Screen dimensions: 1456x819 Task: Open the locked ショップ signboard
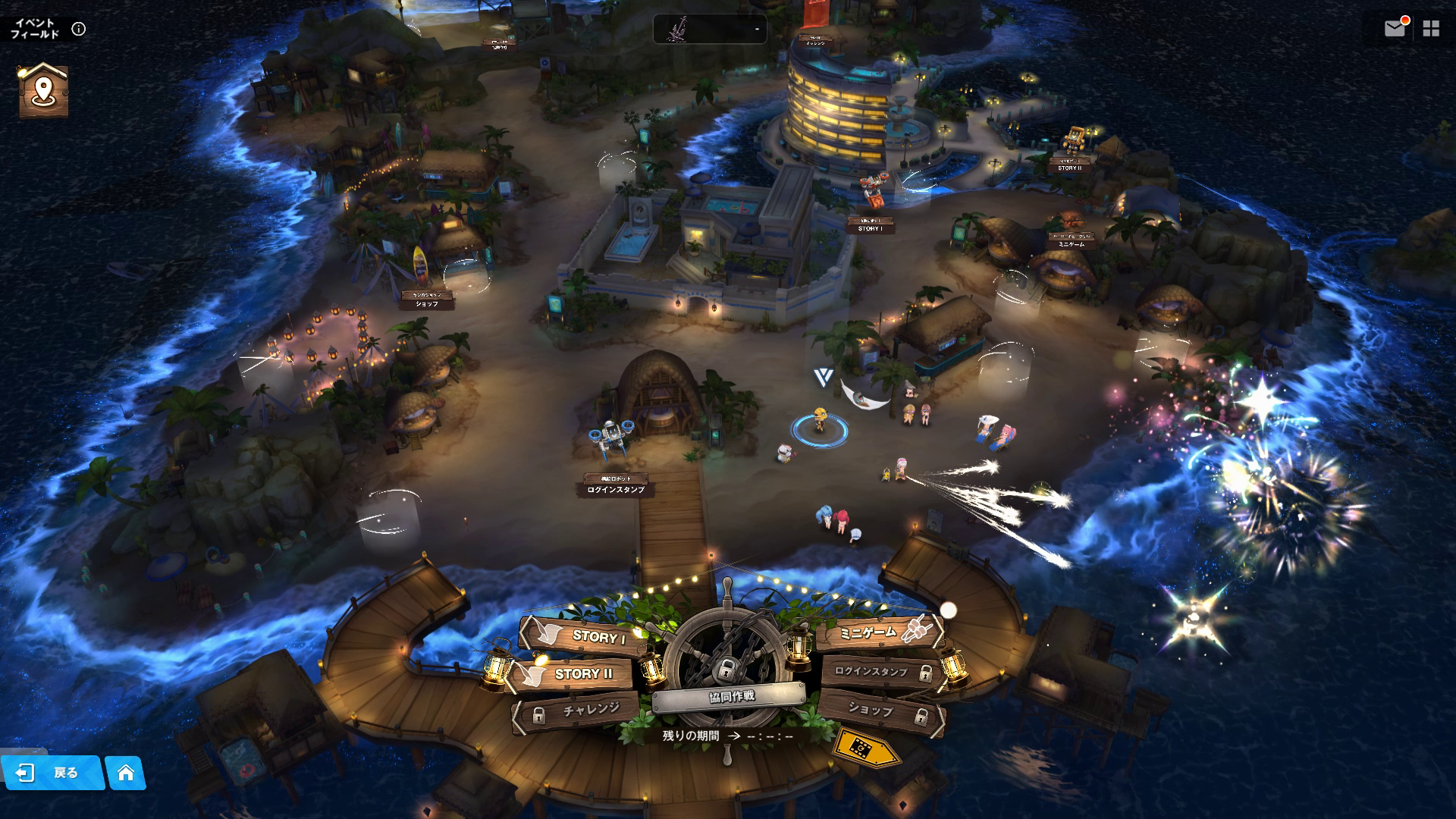click(880, 711)
